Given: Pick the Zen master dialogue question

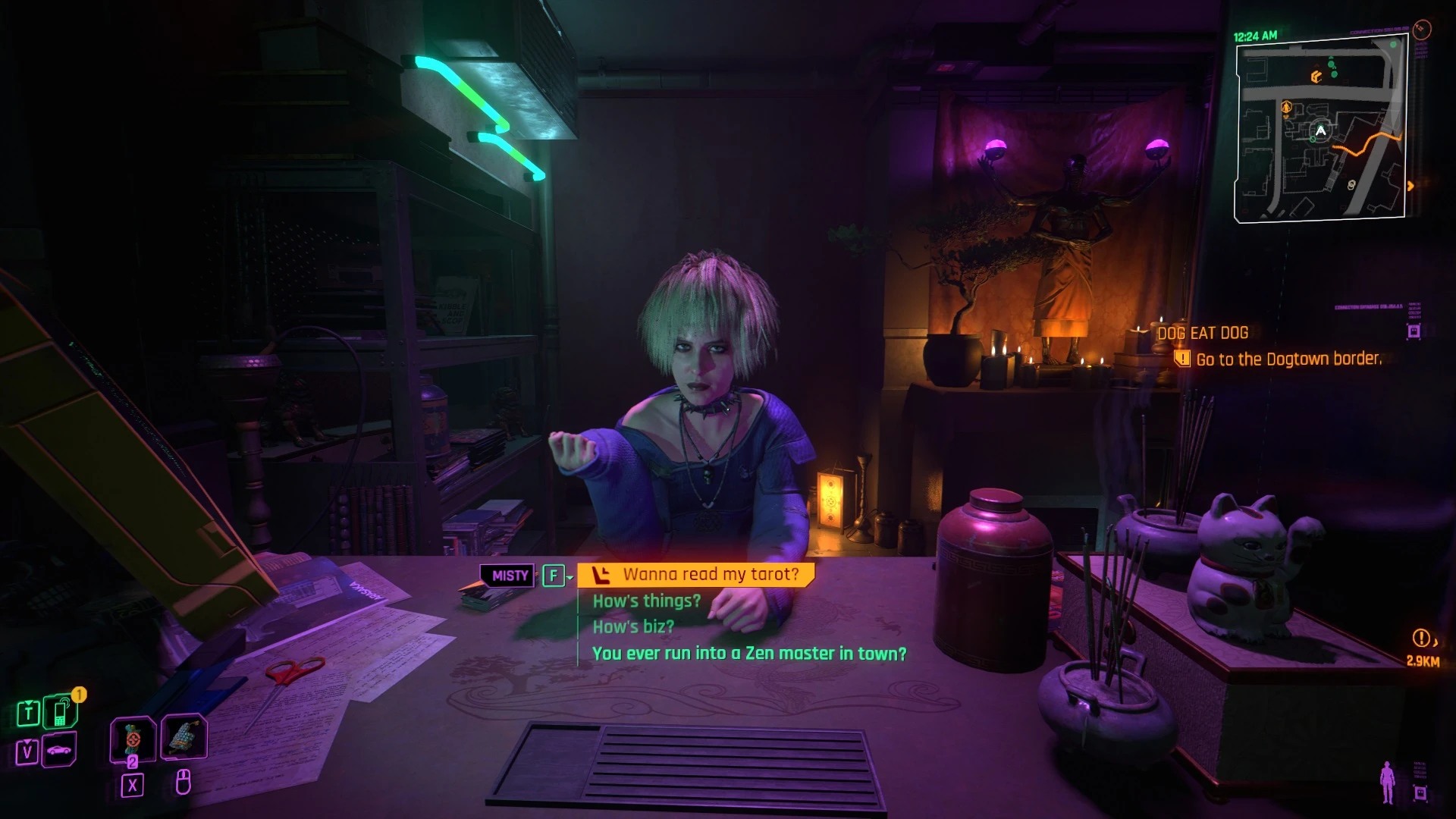Looking at the screenshot, I should [748, 654].
